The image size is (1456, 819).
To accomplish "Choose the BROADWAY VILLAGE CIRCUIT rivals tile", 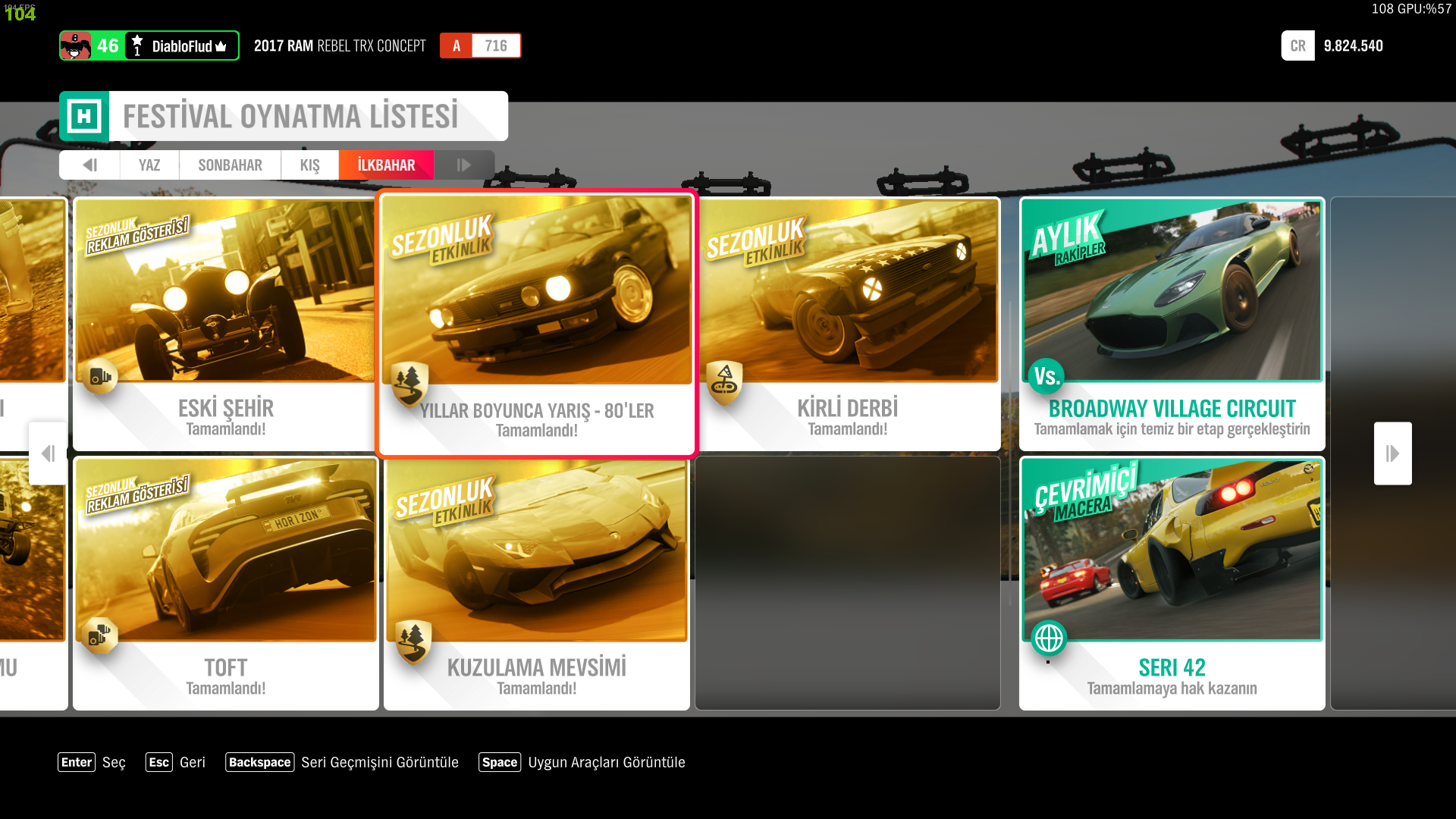I will (x=1172, y=325).
